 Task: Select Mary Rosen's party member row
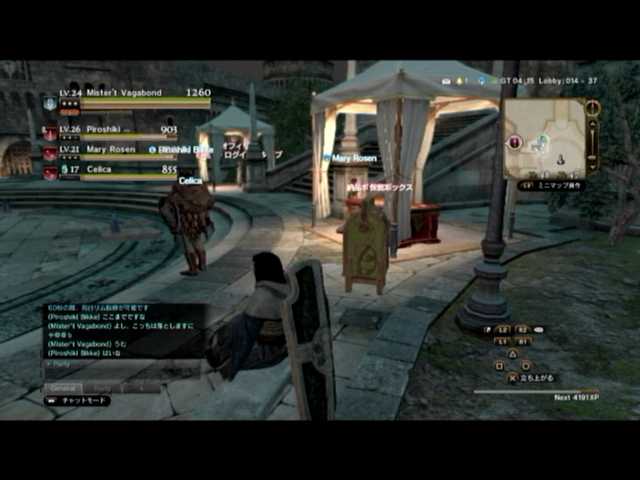pyautogui.click(x=110, y=151)
